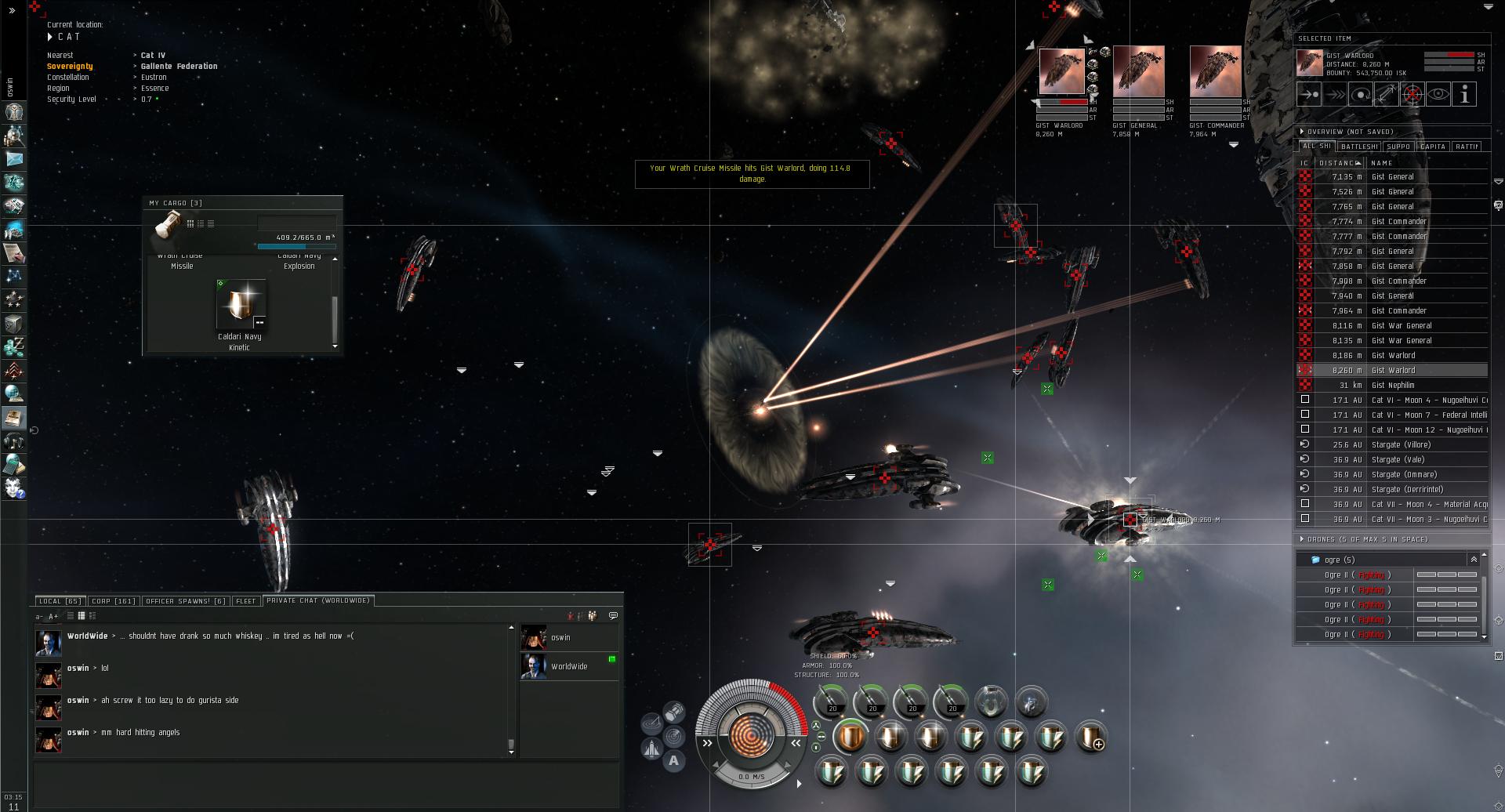The width and height of the screenshot is (1505, 812).
Task: Look at selected item with eye button
Action: coord(1438,95)
